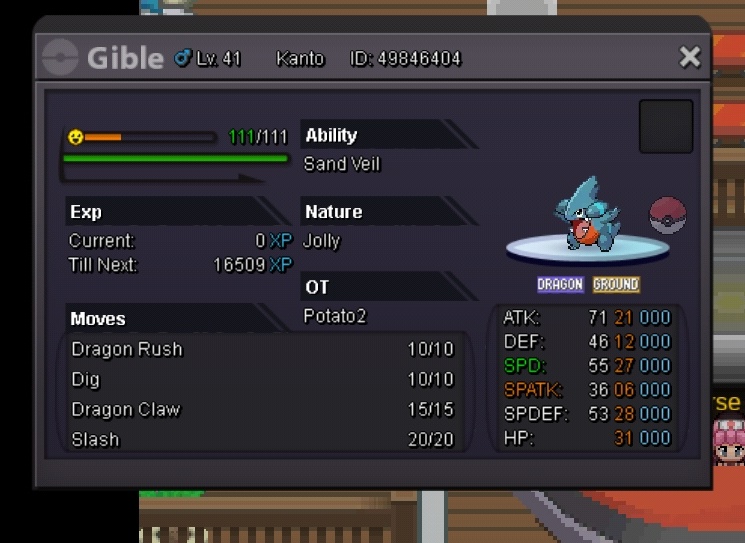The width and height of the screenshot is (745, 543).
Task: Click the Dragon type badge
Action: [x=560, y=285]
